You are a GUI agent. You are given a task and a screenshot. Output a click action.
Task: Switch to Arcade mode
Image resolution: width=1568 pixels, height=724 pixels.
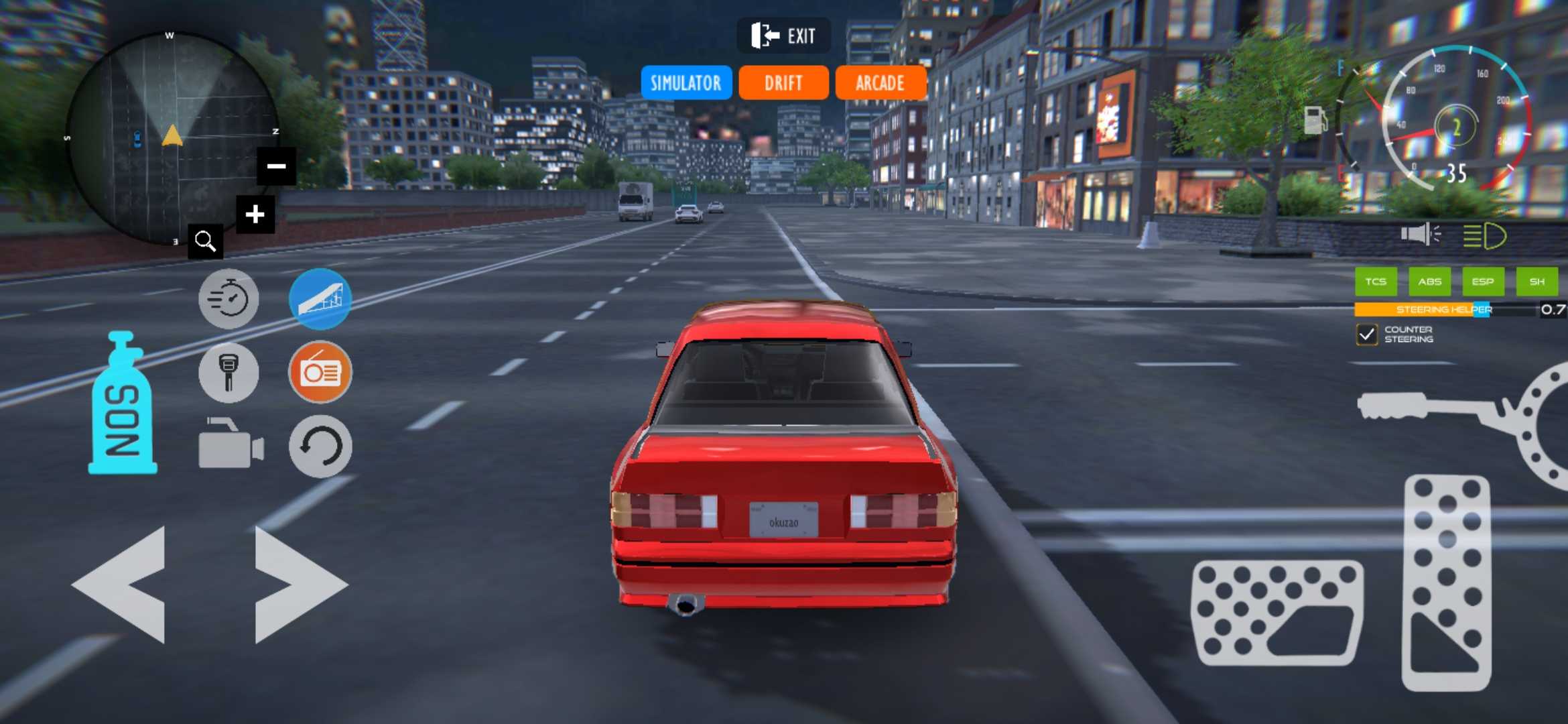point(880,82)
